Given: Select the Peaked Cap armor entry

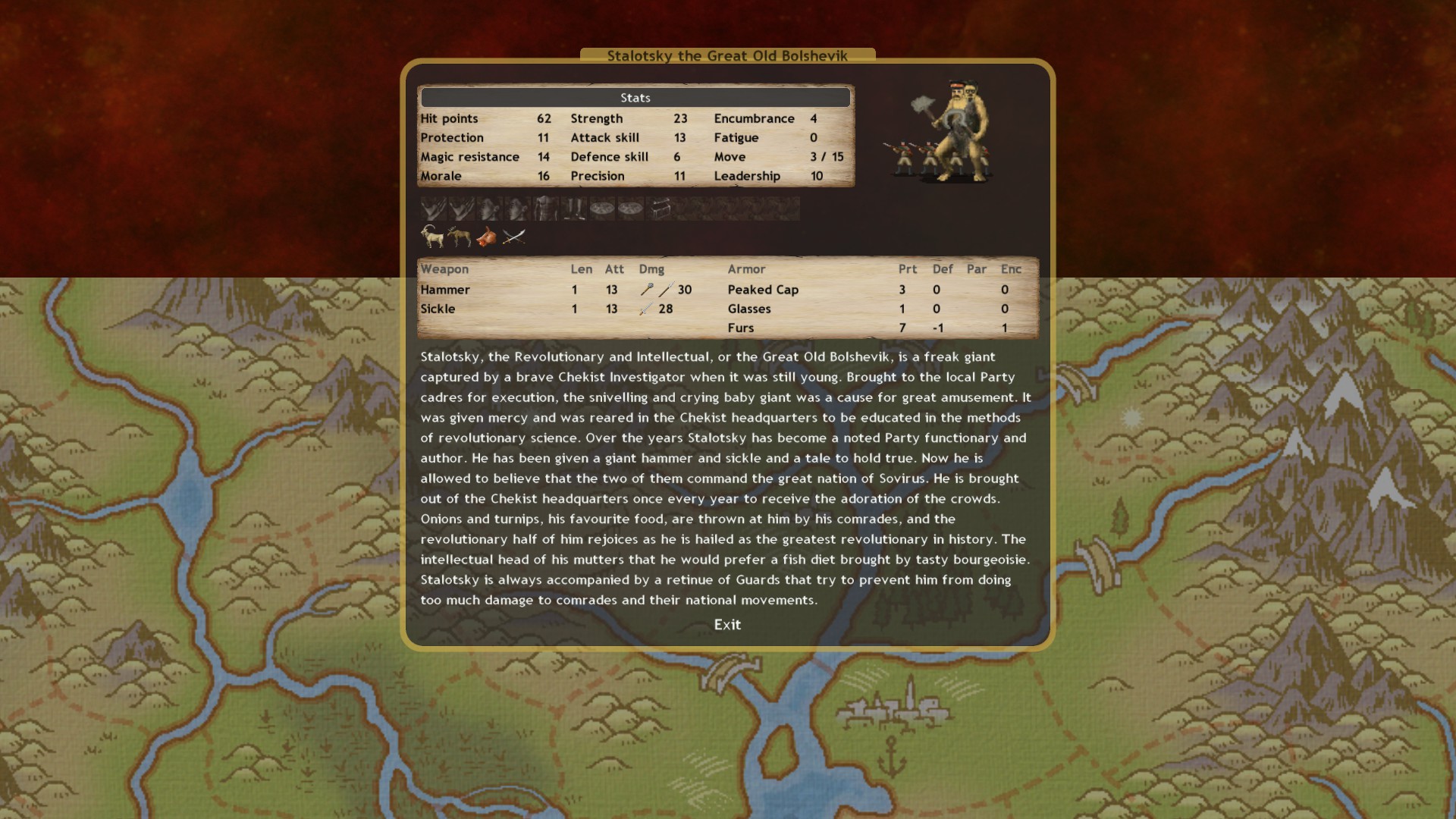Looking at the screenshot, I should click(763, 290).
